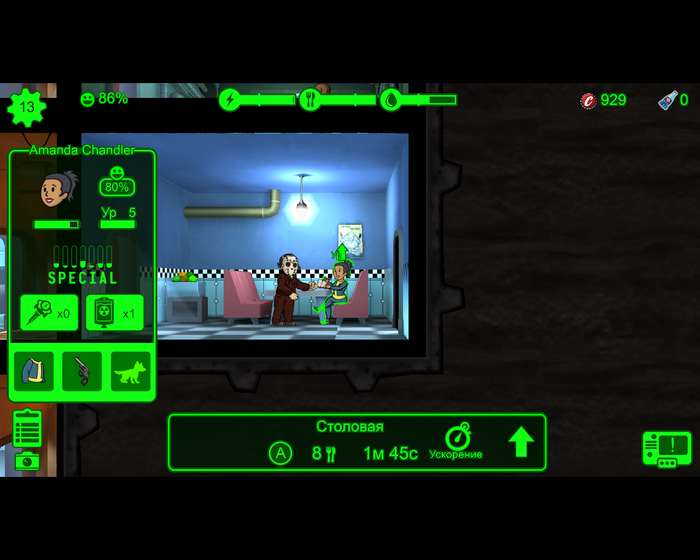This screenshot has height=560, width=700.
Task: Use a RadAway on Amanda Chandler
Action: (114, 313)
